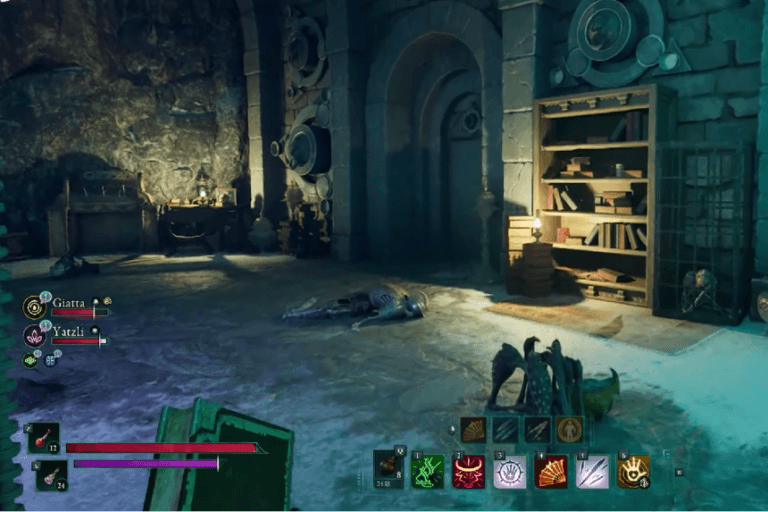The width and height of the screenshot is (768, 512).
Task: Select Giatta's companion portrait
Action: click(34, 306)
